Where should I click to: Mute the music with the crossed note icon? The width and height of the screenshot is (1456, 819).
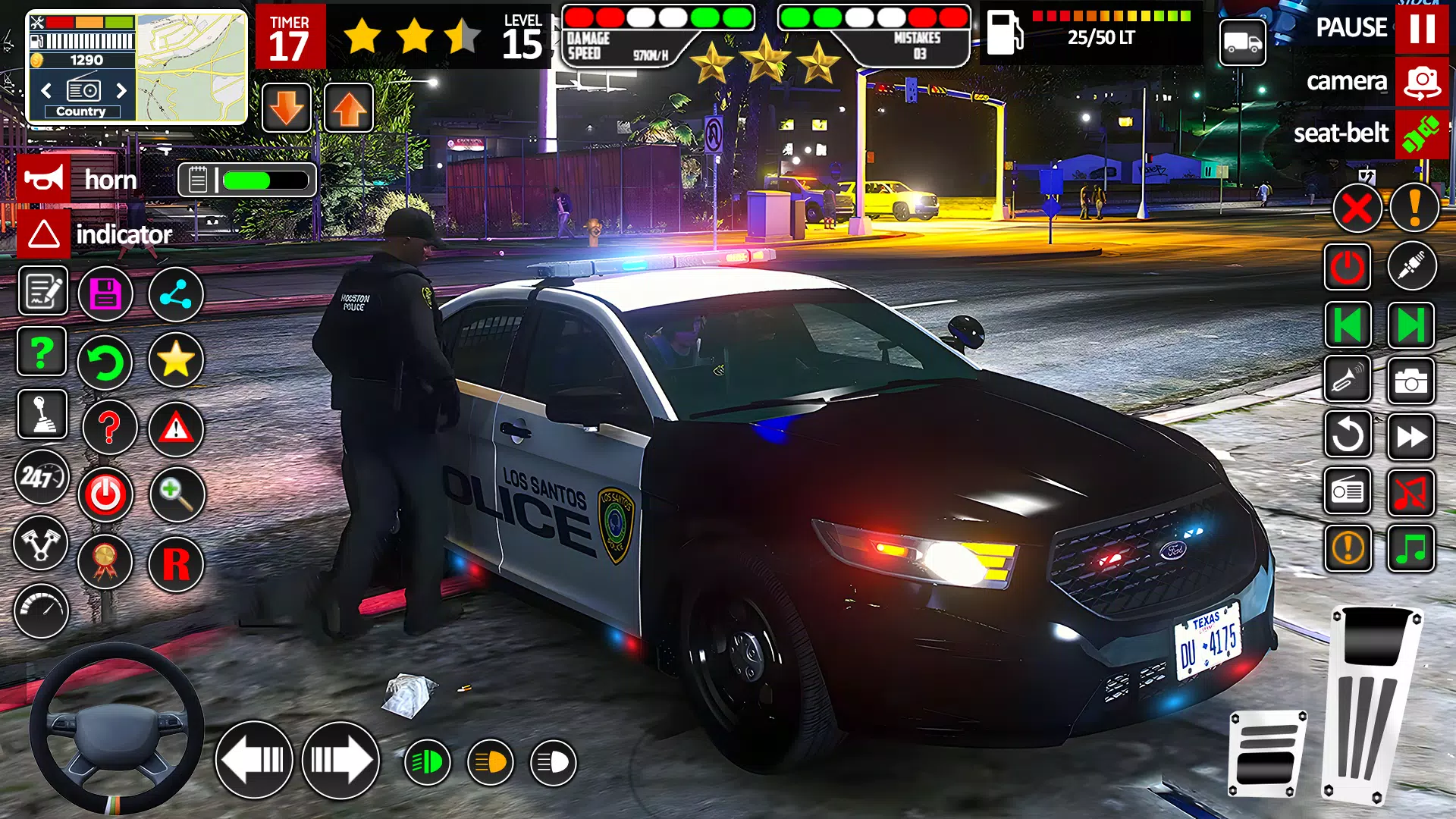coord(1411,493)
